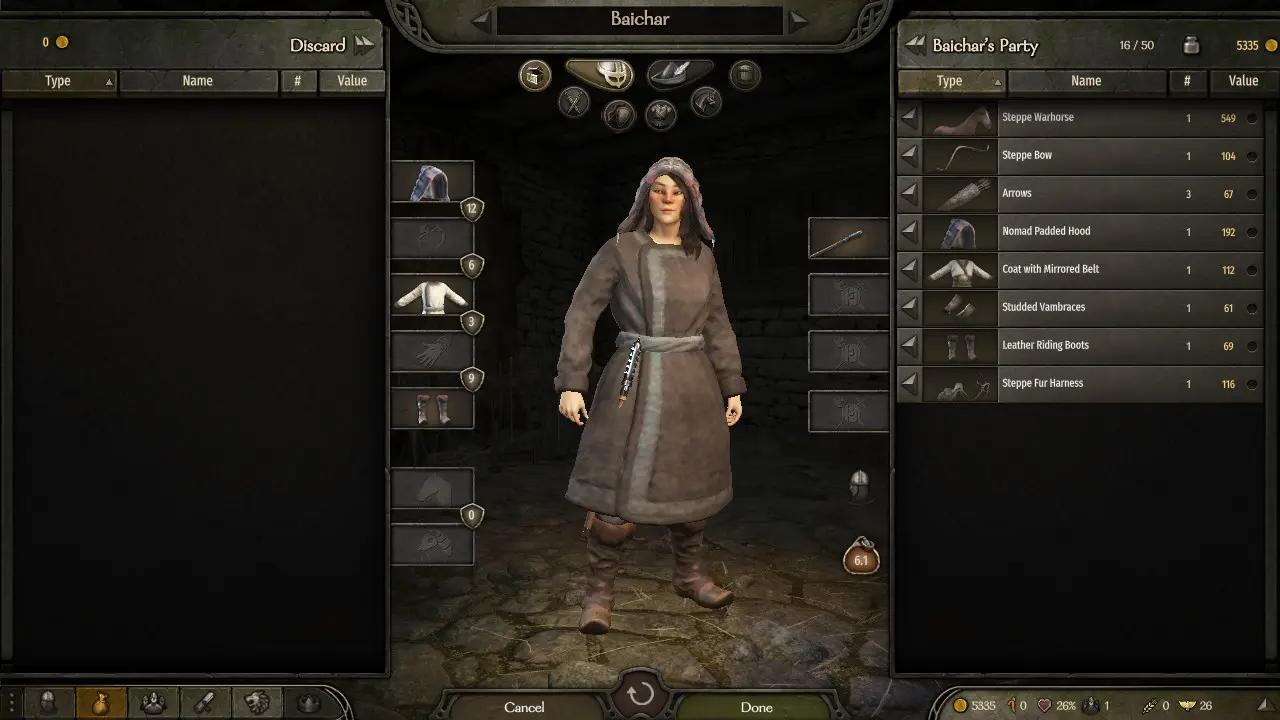
Task: Switch to the next character using right arrow
Action: [x=798, y=18]
